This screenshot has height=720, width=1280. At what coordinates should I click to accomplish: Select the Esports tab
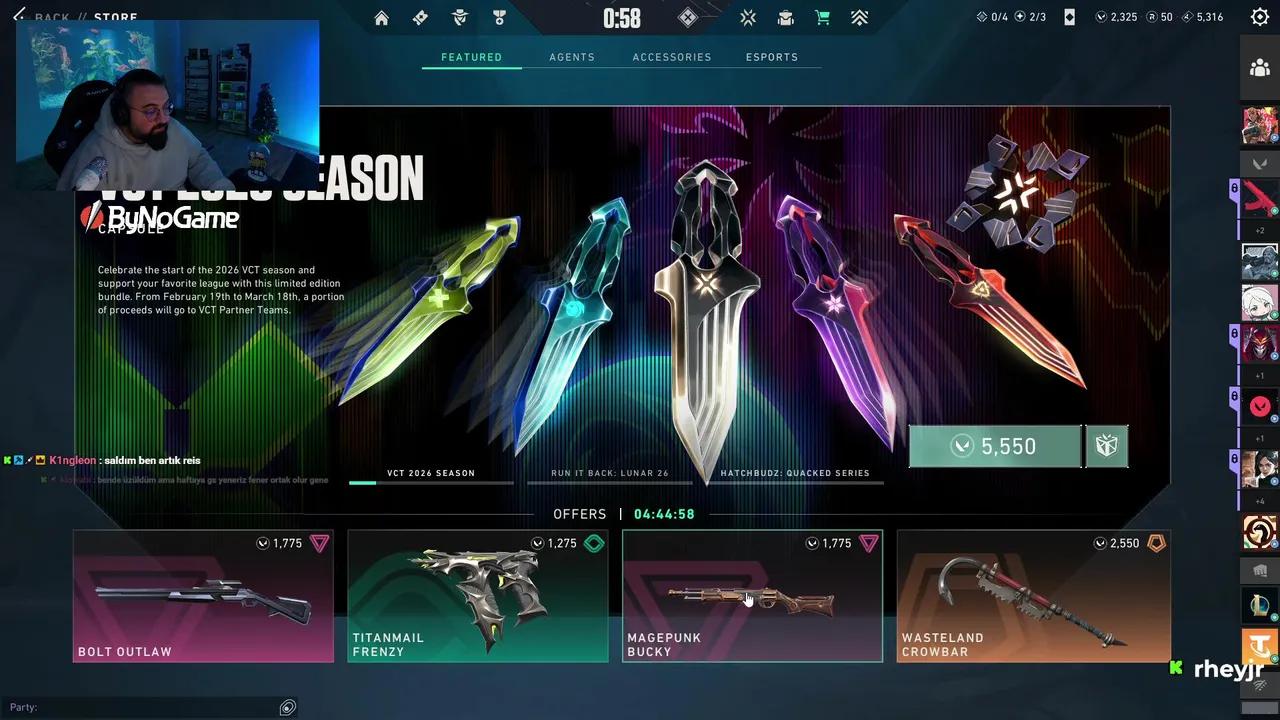772,57
